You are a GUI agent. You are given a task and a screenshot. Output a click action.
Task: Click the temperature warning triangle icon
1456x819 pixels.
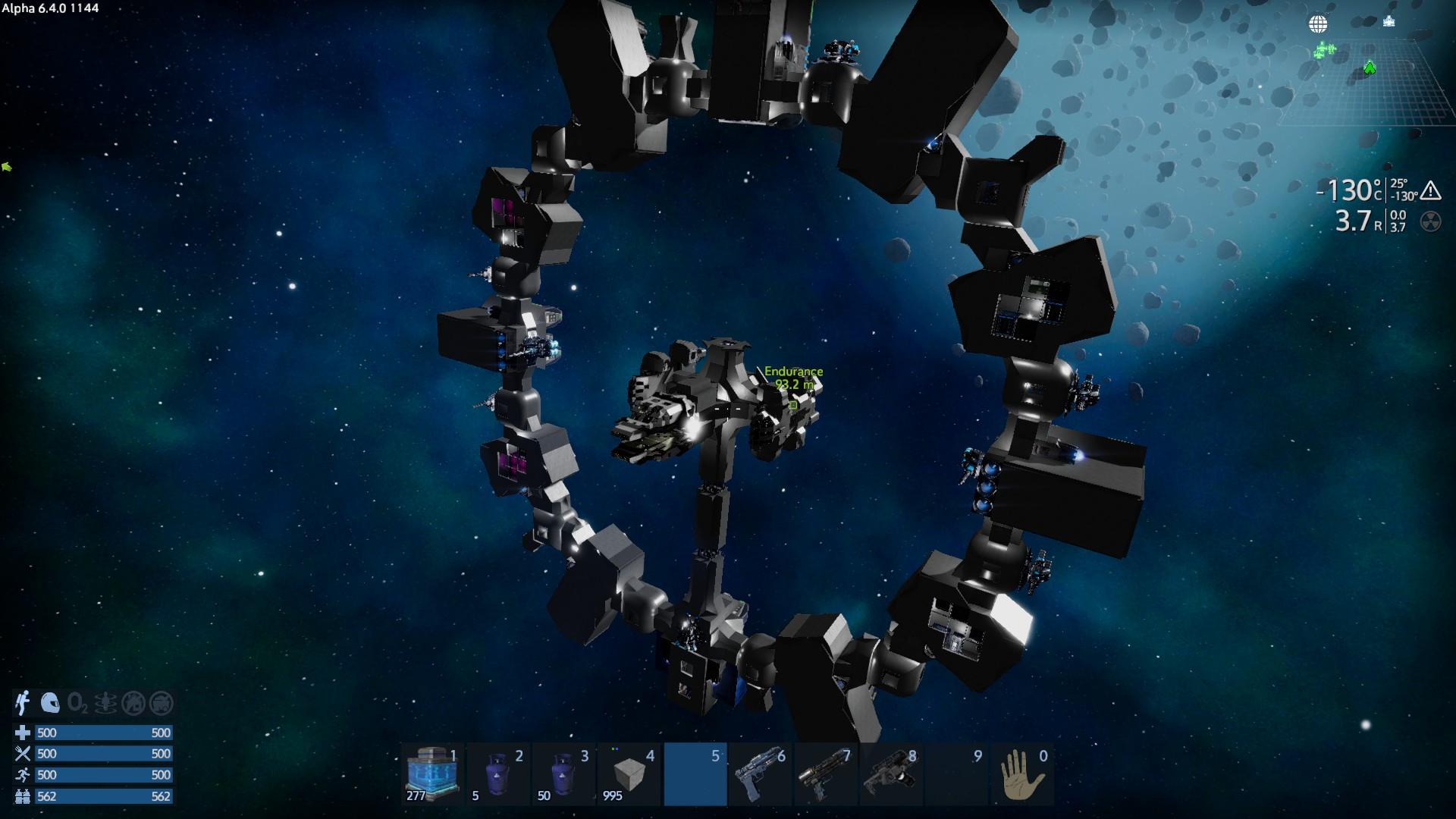coord(1430,190)
